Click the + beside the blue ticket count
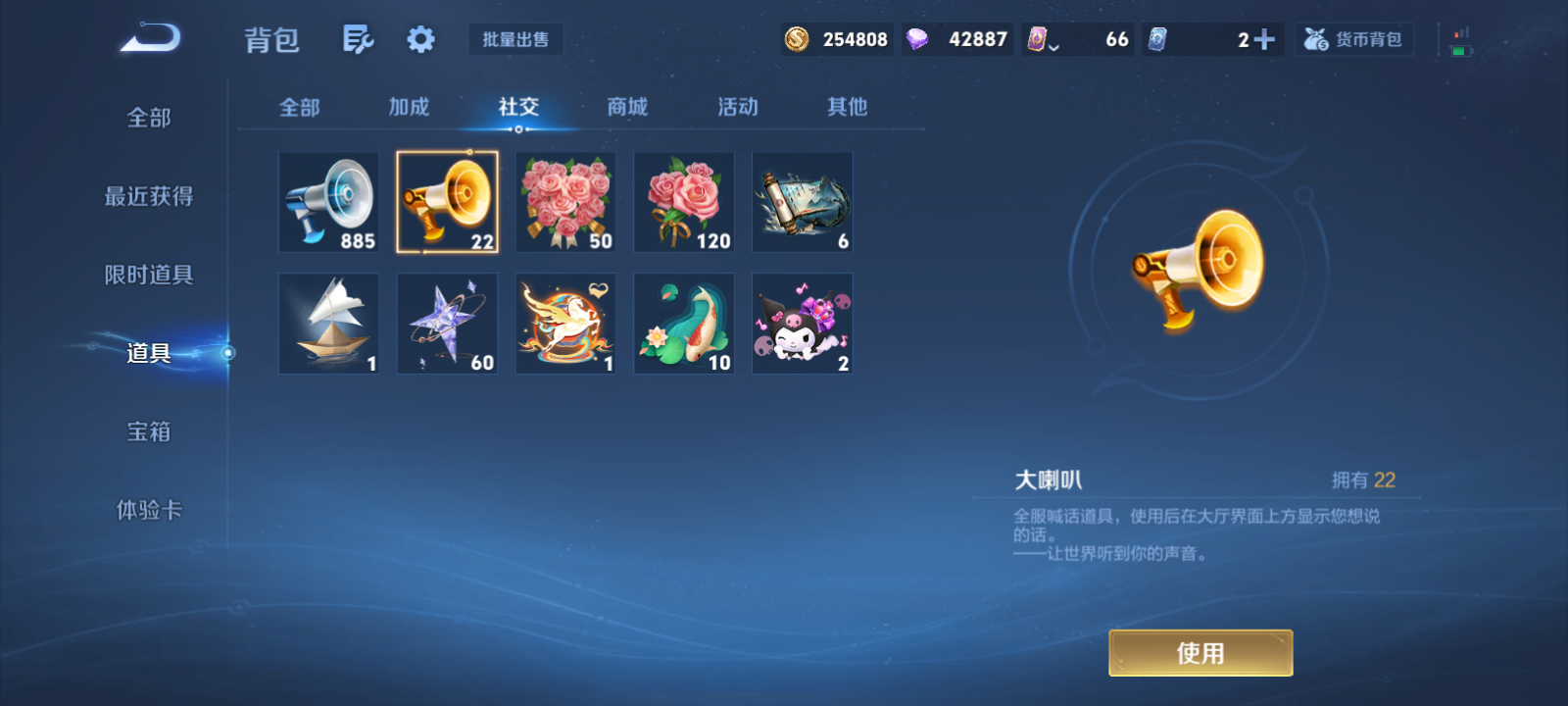 point(1265,38)
